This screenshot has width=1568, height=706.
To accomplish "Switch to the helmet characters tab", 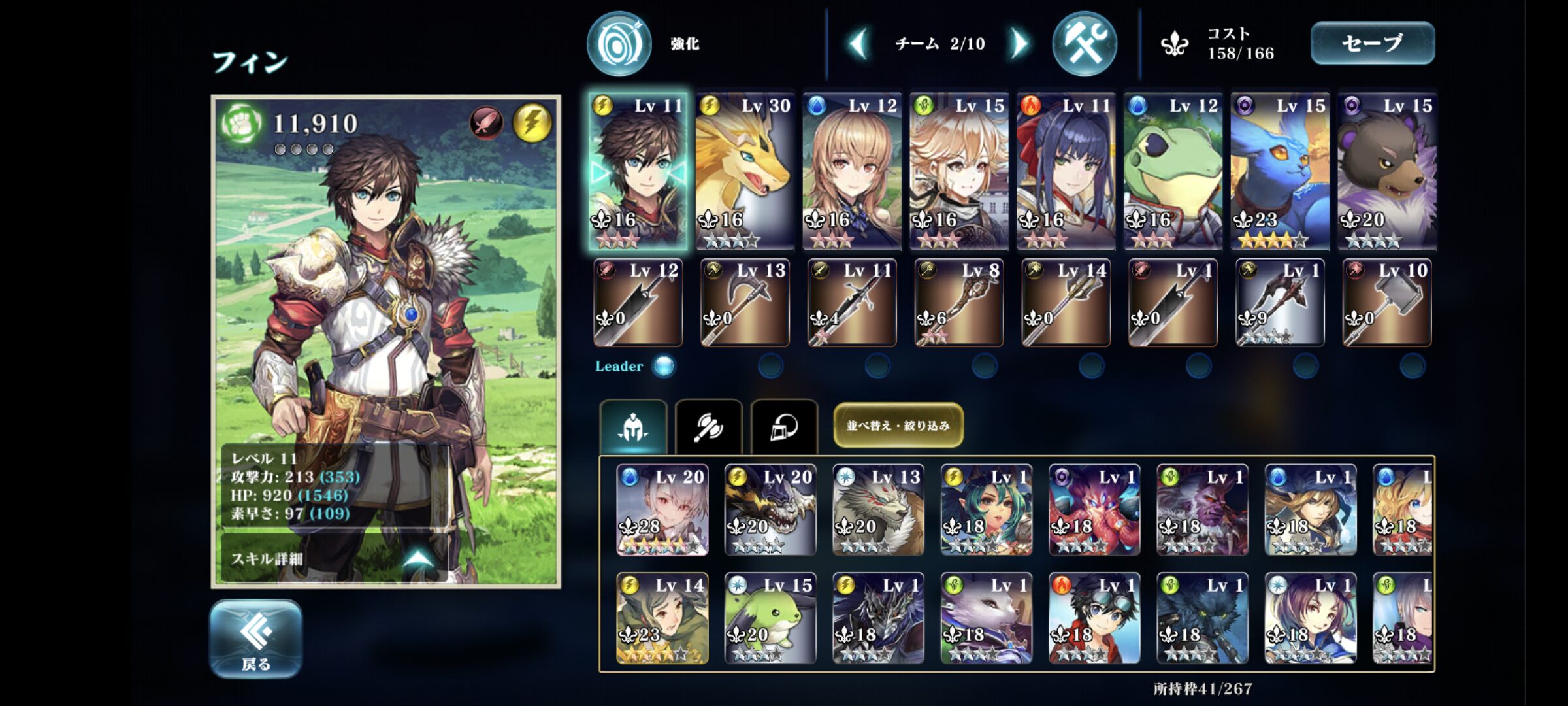I will [x=633, y=427].
